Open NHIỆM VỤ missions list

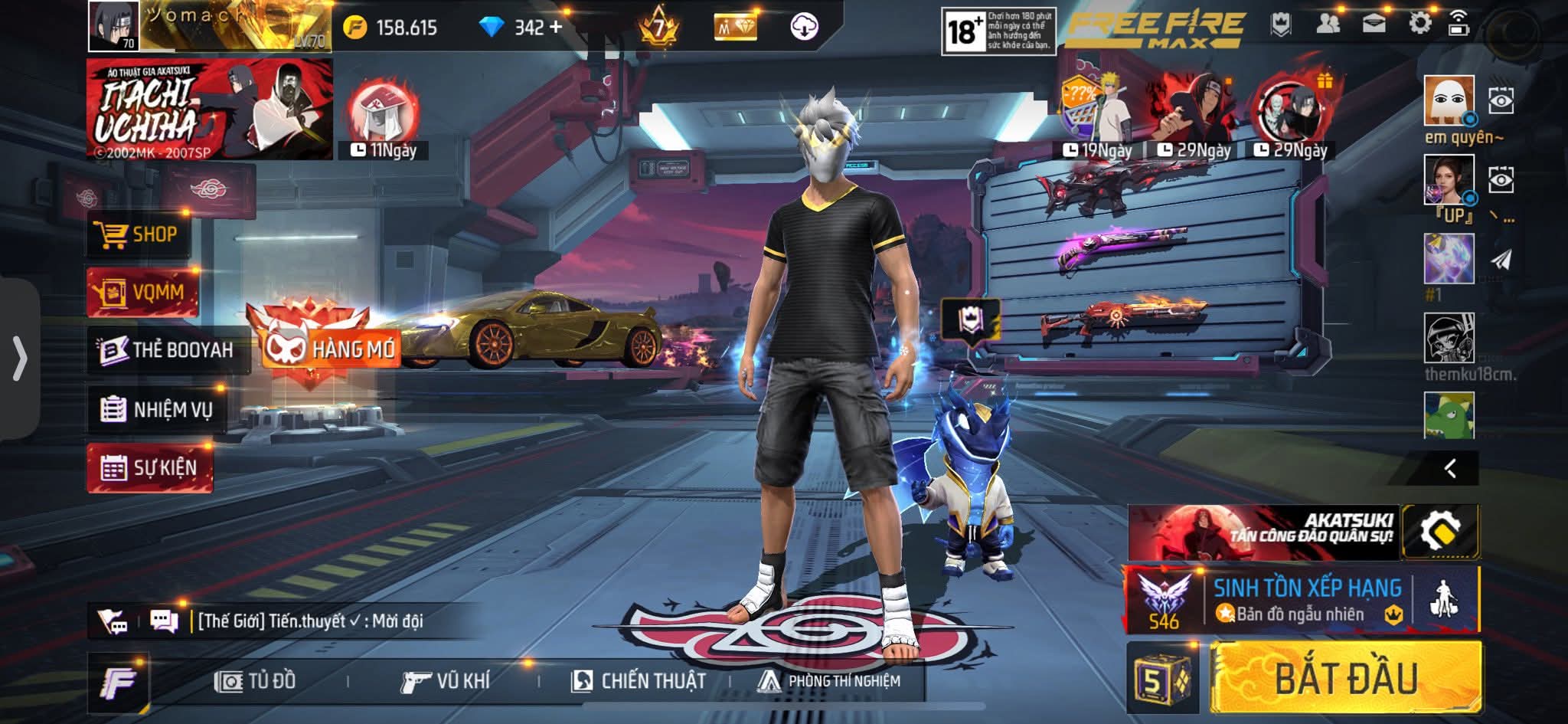pyautogui.click(x=158, y=410)
